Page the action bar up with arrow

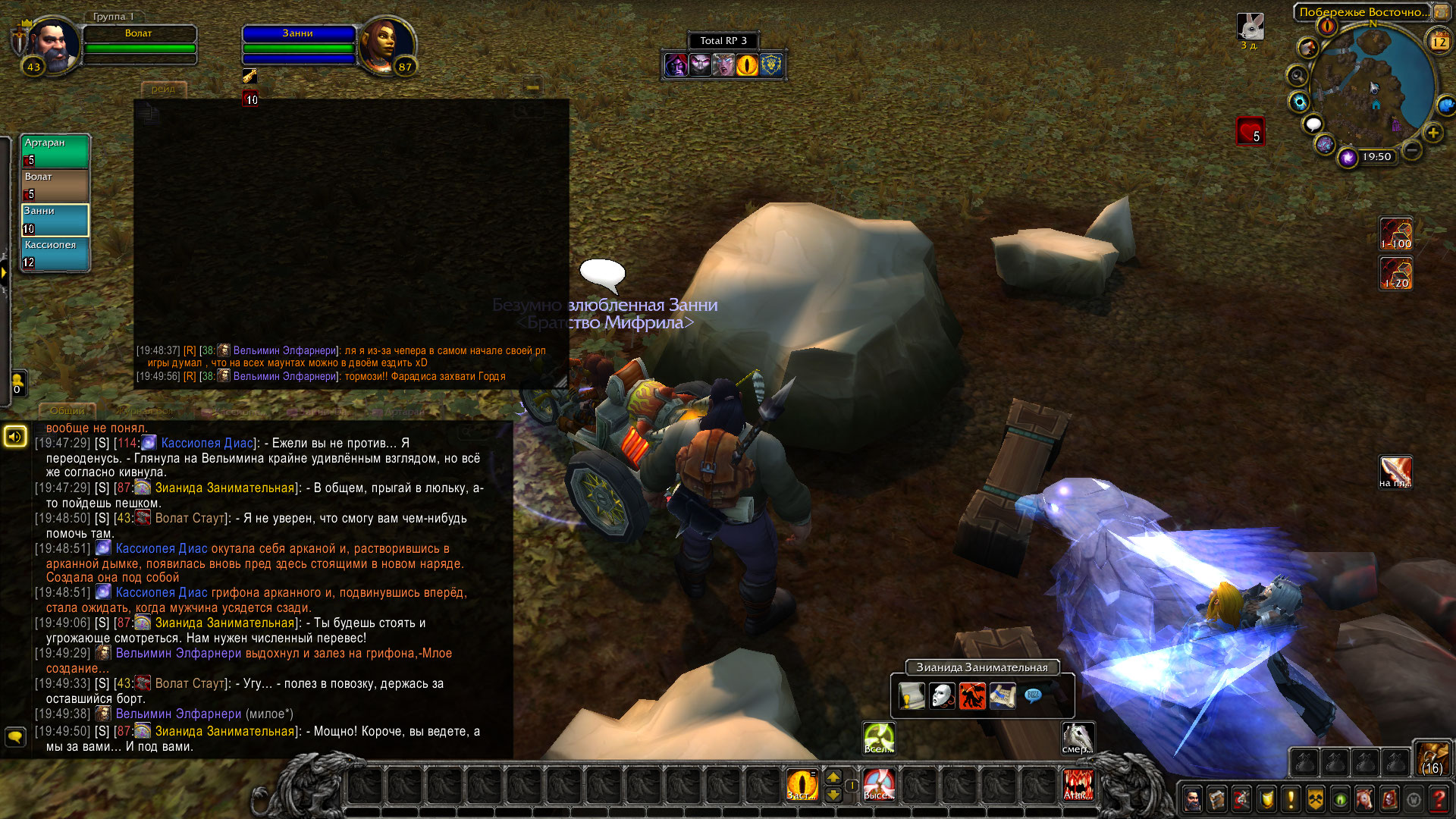(x=833, y=777)
